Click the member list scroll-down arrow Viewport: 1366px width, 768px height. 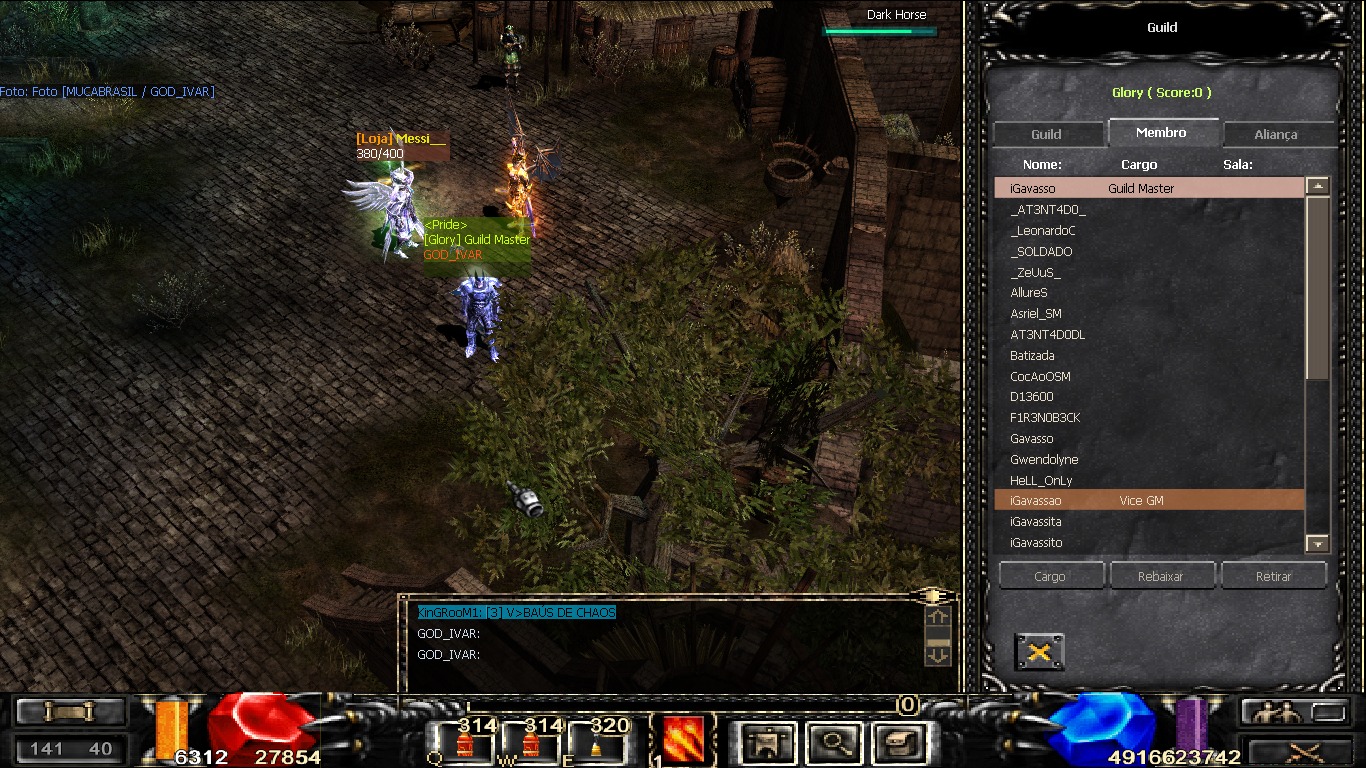point(1318,544)
